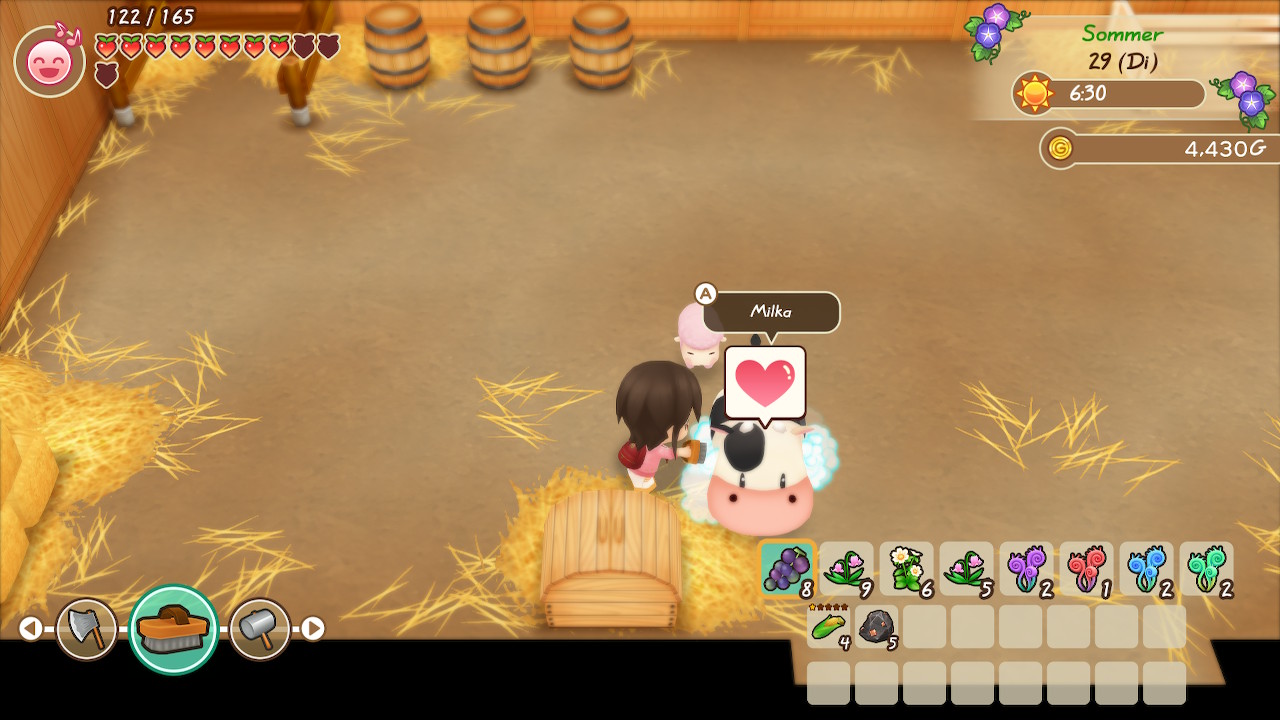Select the blue spiral herb slot

(1146, 569)
